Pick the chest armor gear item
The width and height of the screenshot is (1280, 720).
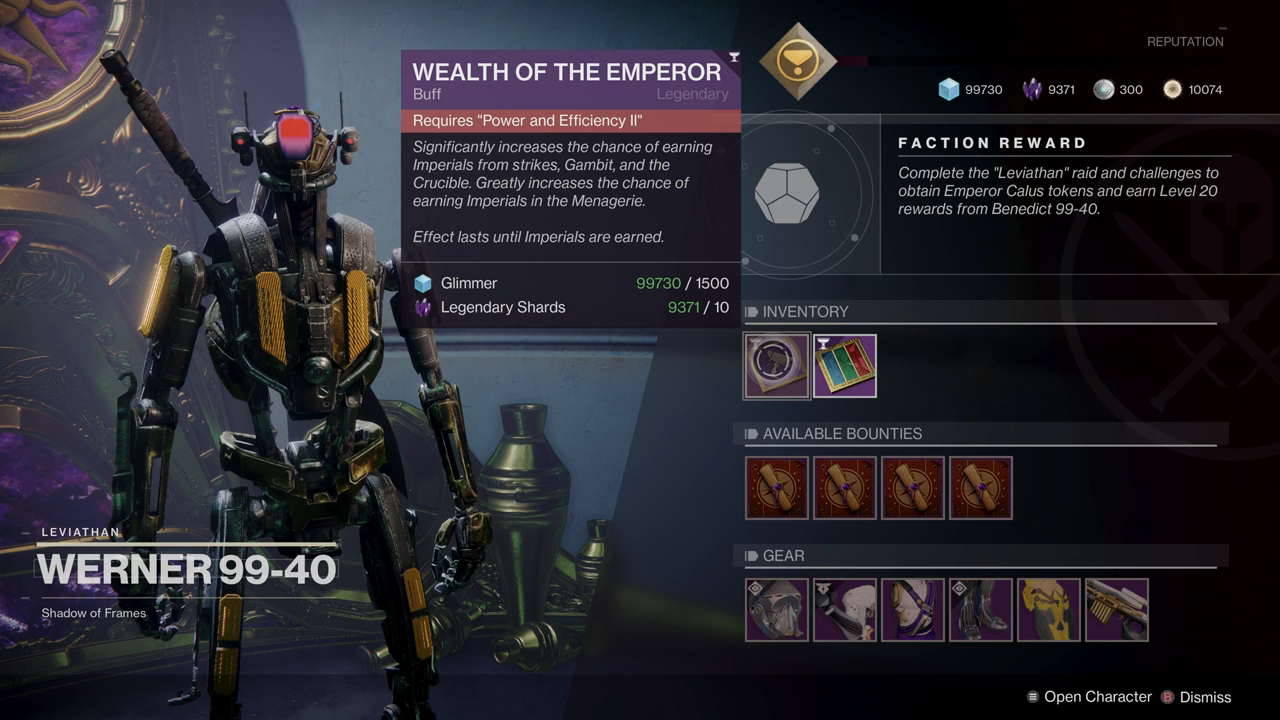point(913,610)
